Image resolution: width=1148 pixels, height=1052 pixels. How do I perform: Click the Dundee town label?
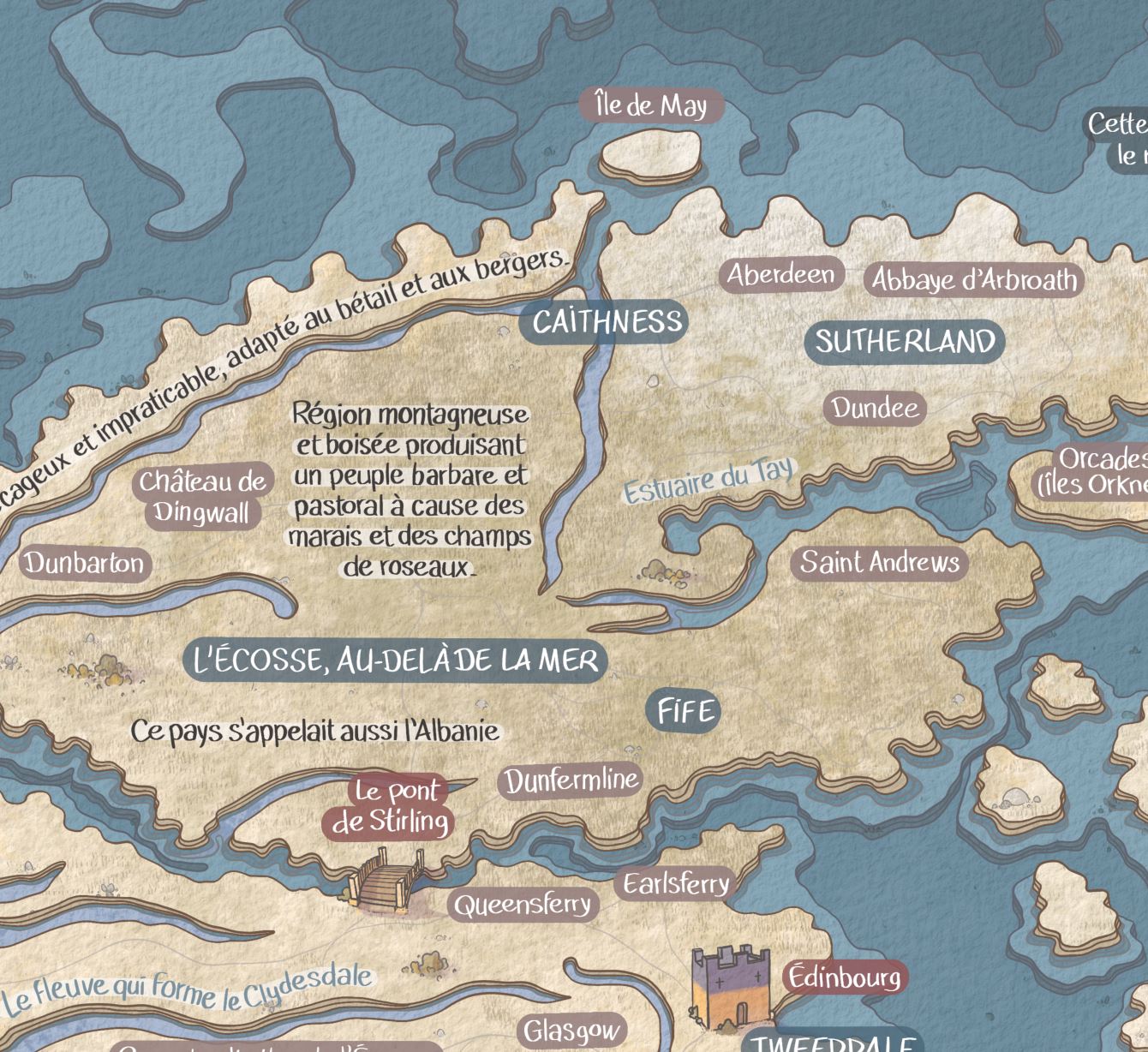(875, 408)
